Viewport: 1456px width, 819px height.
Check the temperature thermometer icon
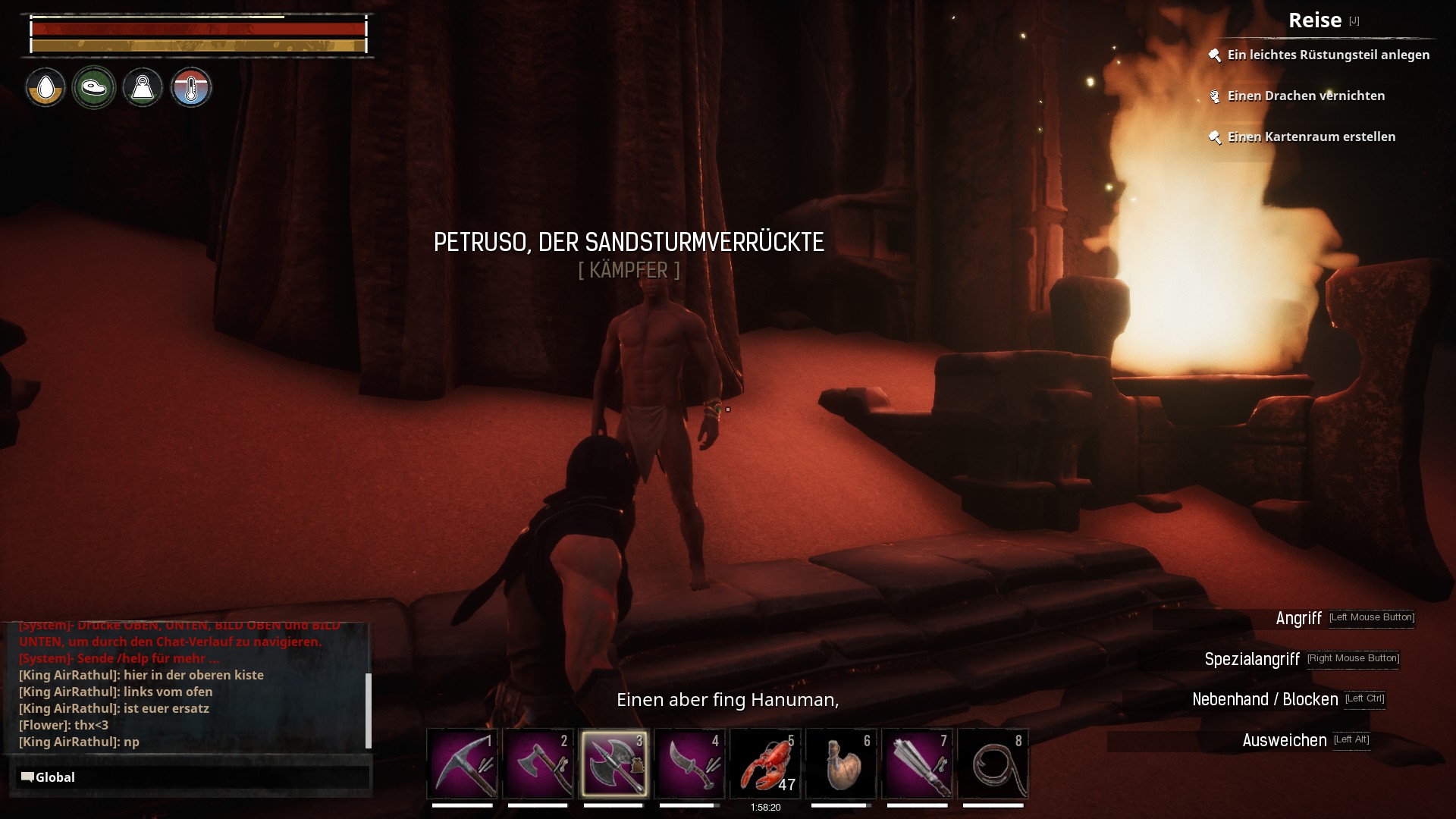coord(191,88)
